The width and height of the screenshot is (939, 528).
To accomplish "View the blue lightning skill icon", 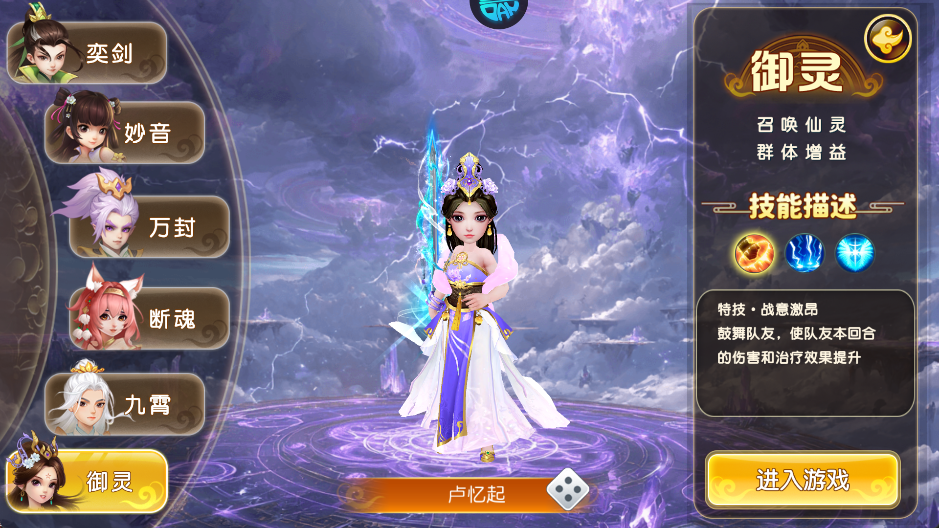I will [805, 253].
